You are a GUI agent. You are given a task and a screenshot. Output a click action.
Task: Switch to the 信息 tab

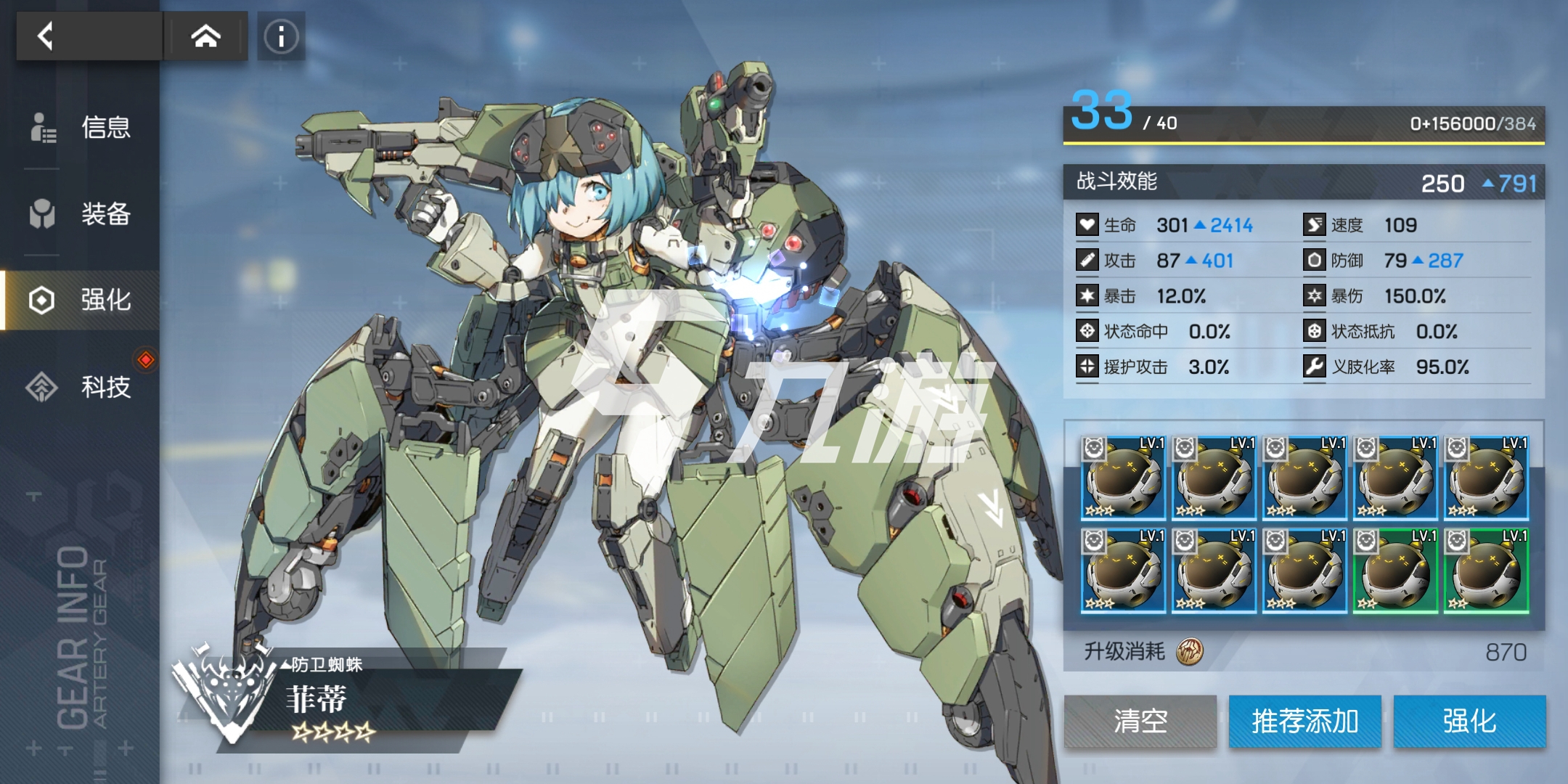81,127
